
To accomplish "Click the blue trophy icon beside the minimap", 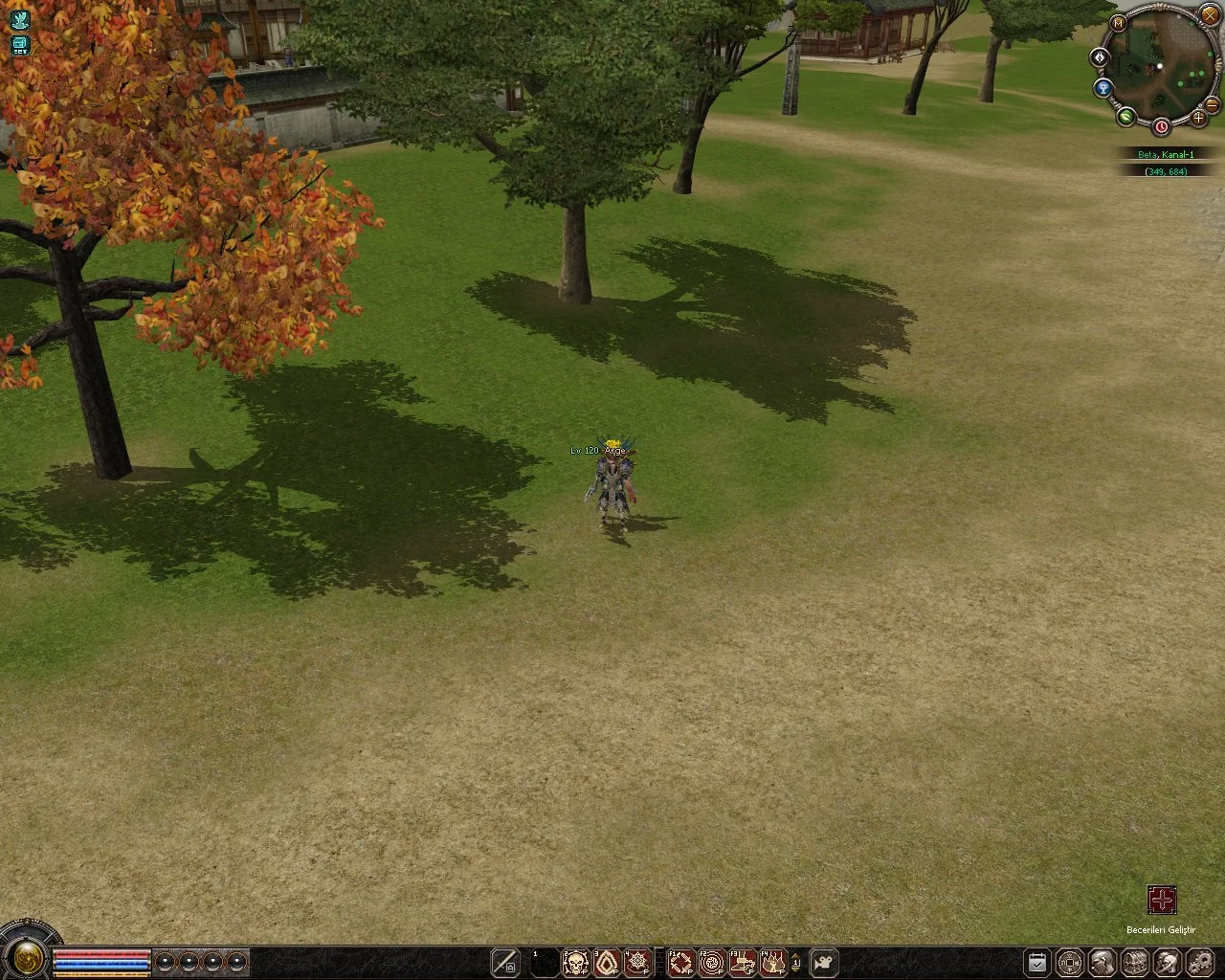I will 1103,89.
